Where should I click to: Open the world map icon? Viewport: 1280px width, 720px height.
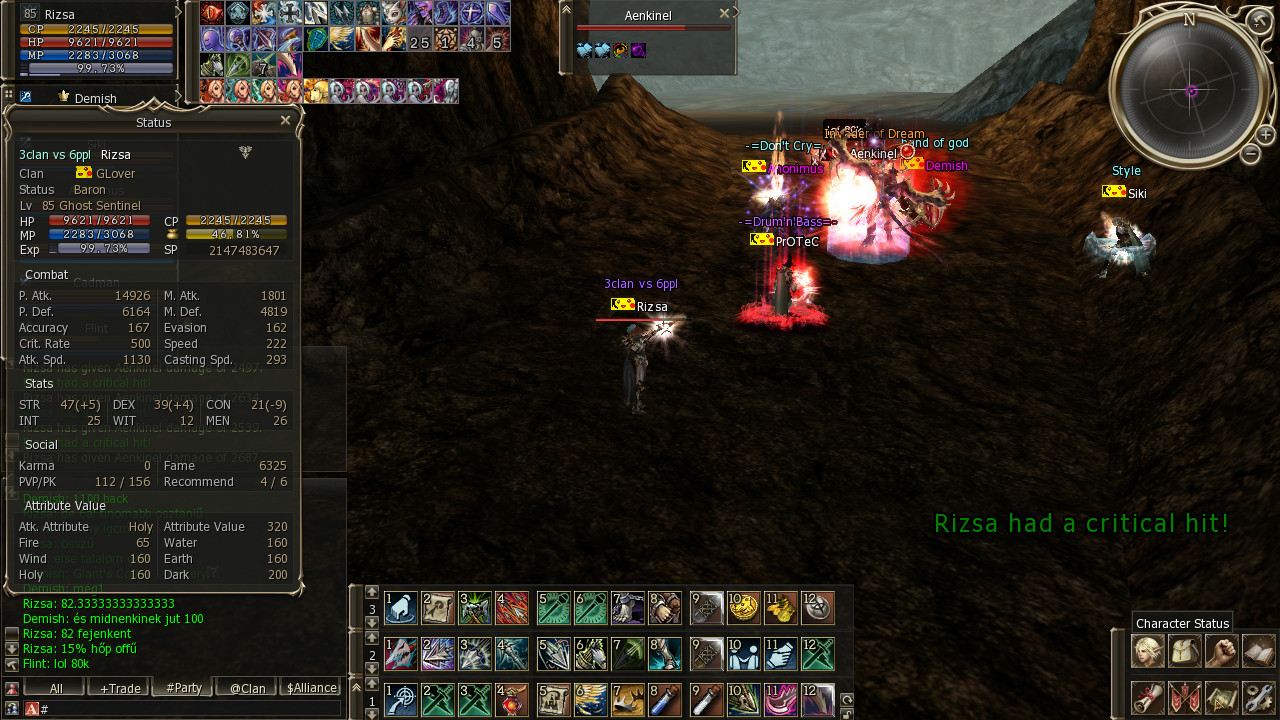pos(1221,697)
